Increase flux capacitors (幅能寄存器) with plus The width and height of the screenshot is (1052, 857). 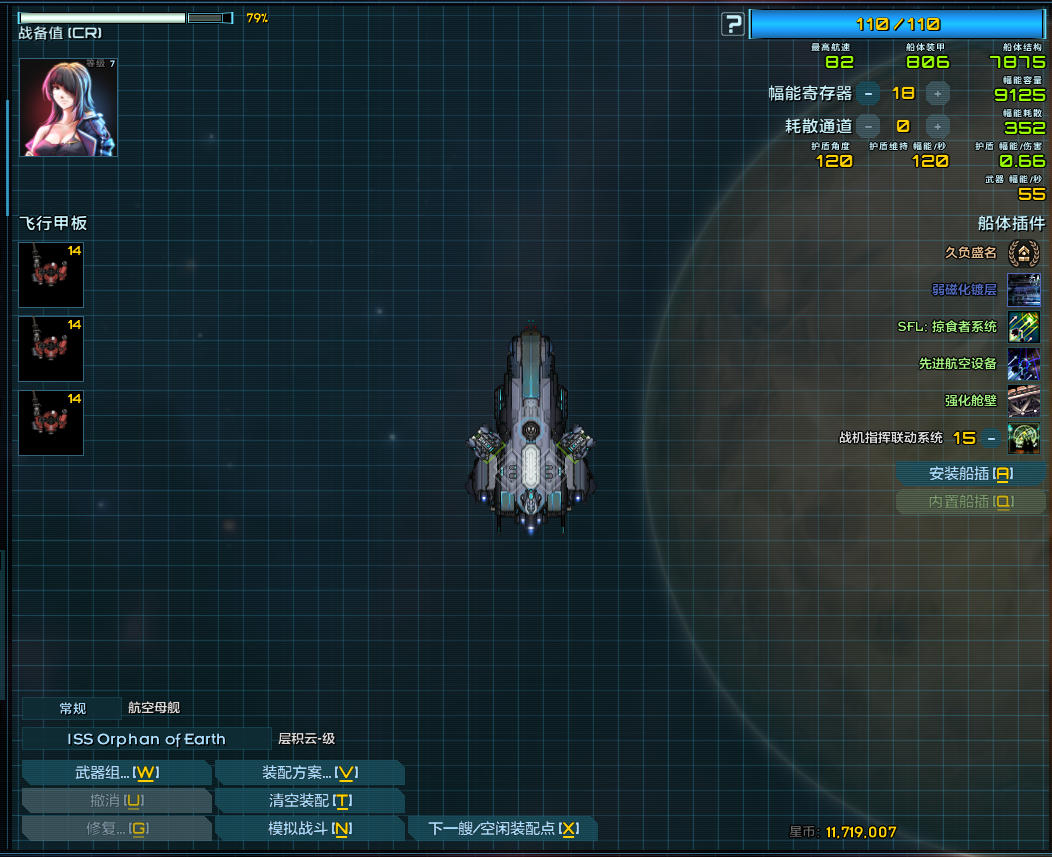pos(937,94)
